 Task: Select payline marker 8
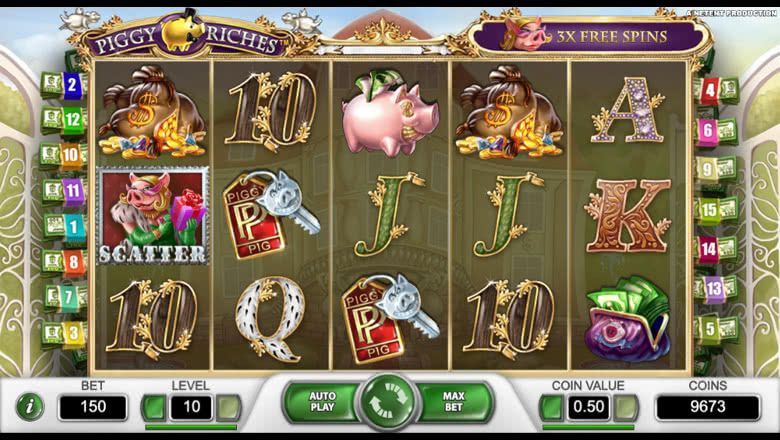coord(72,261)
